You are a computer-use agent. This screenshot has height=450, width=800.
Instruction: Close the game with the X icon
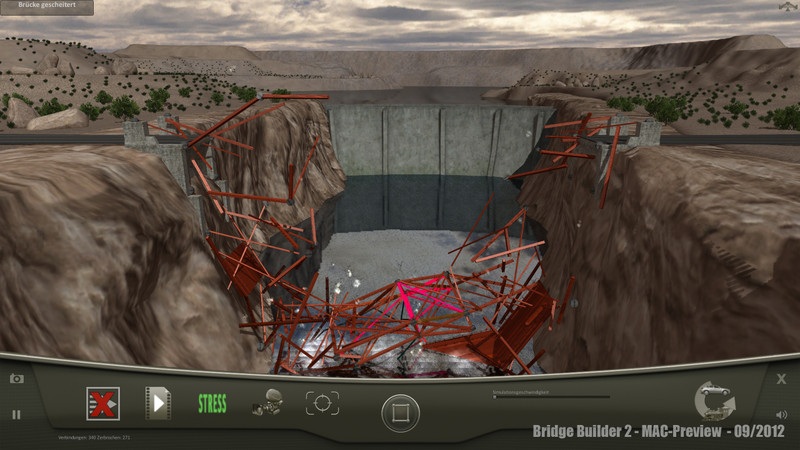coord(782,379)
